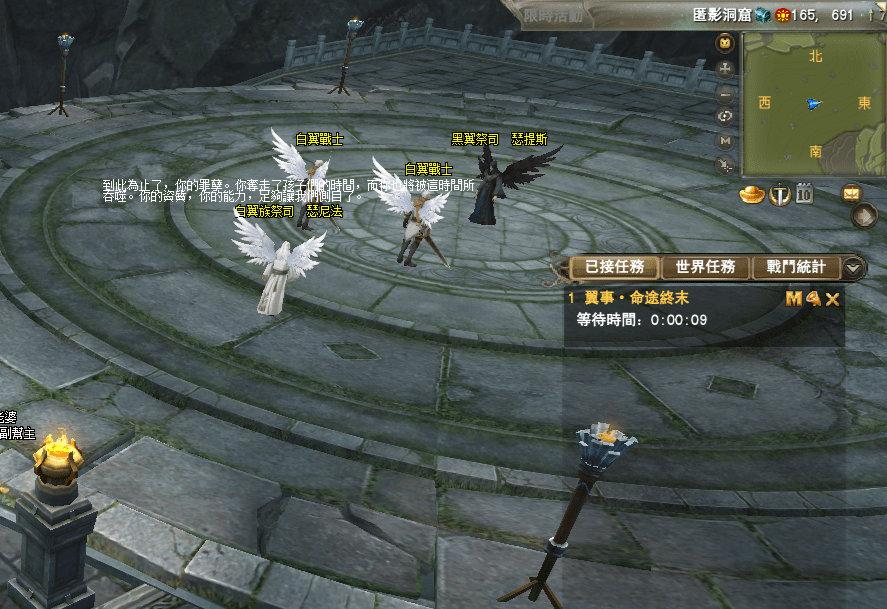
Task: Open the gold ingot shop icon
Action: (x=752, y=194)
